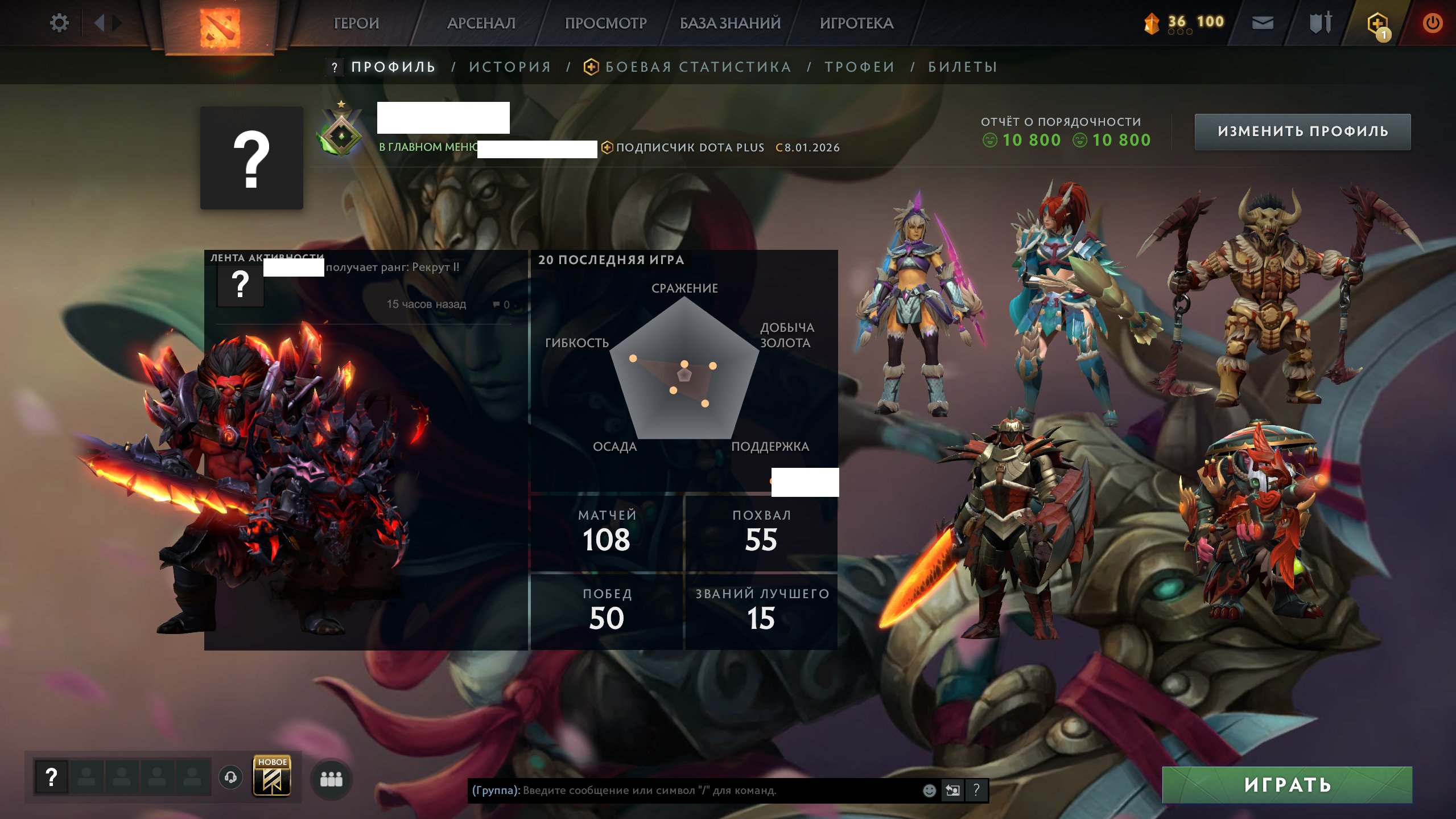Open the mail envelope notifications icon
Screen dimensions: 1456x819
(x=1264, y=23)
